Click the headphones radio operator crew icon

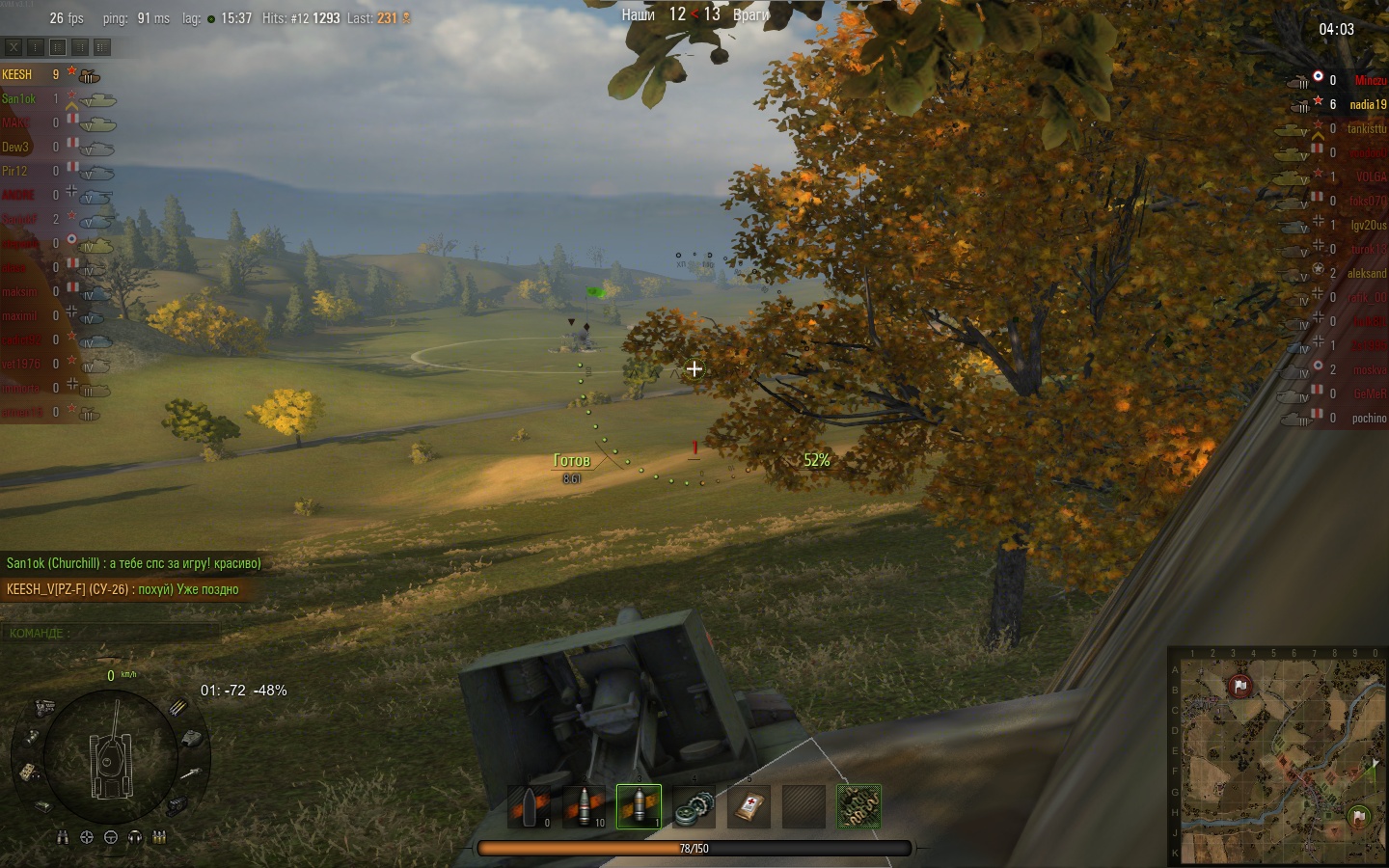click(135, 838)
